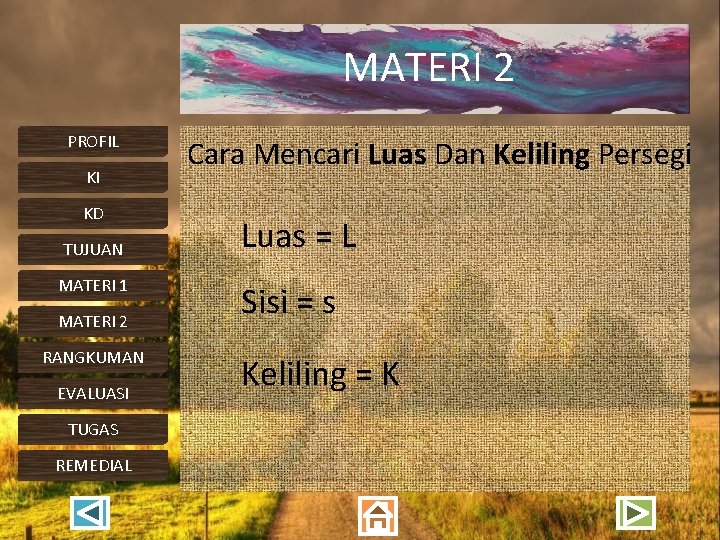Go to the KD section
The image size is (720, 540).
(x=93, y=214)
